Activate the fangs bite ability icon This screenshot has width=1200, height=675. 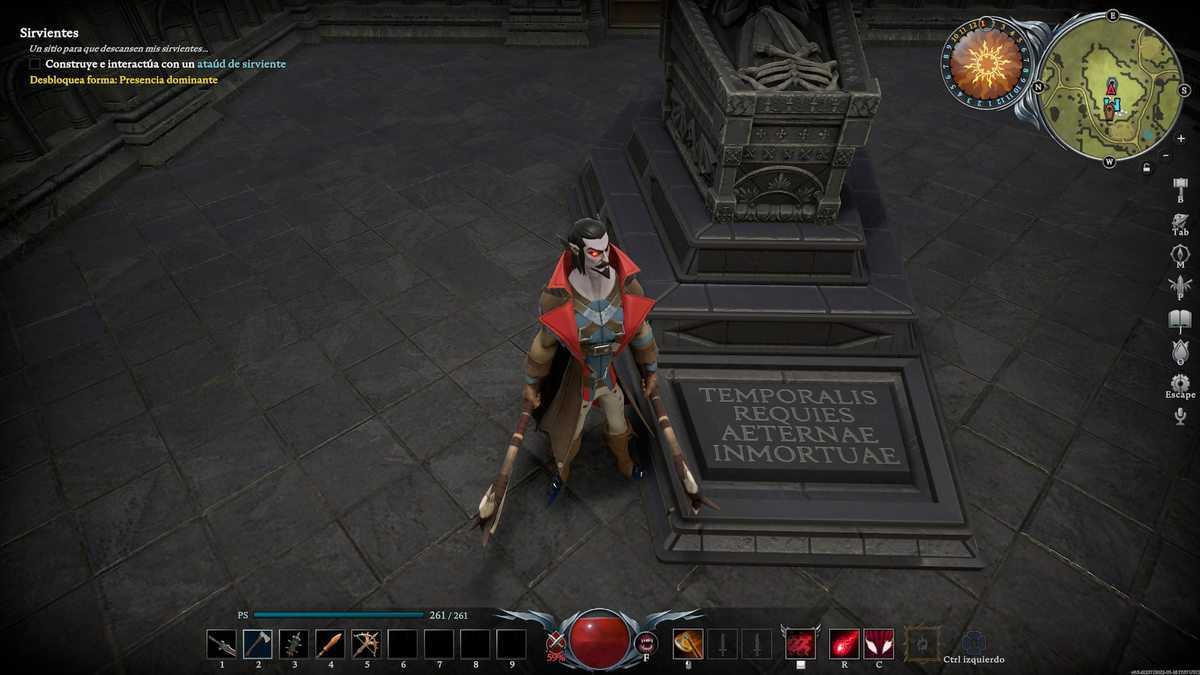coord(647,643)
